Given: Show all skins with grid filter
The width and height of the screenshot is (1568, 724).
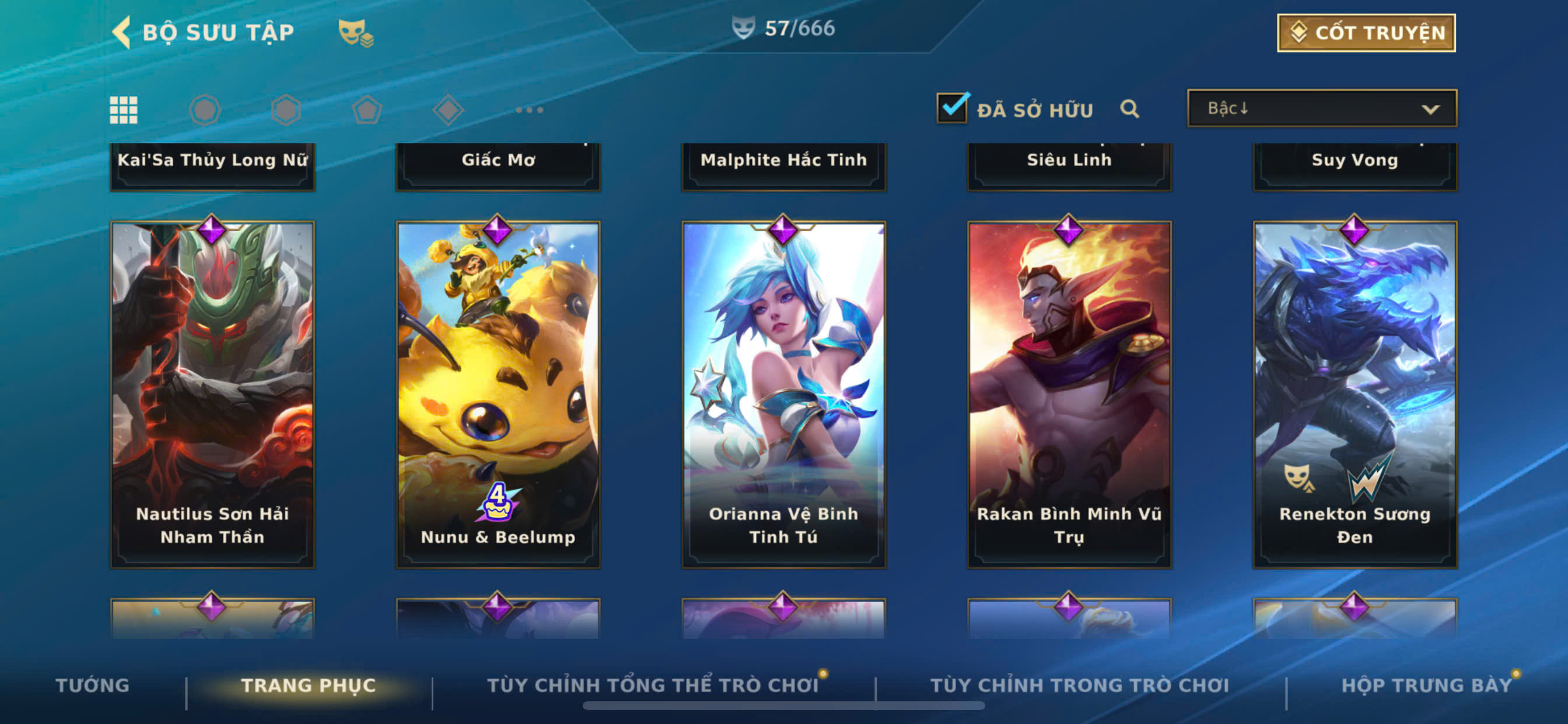Looking at the screenshot, I should (x=124, y=110).
